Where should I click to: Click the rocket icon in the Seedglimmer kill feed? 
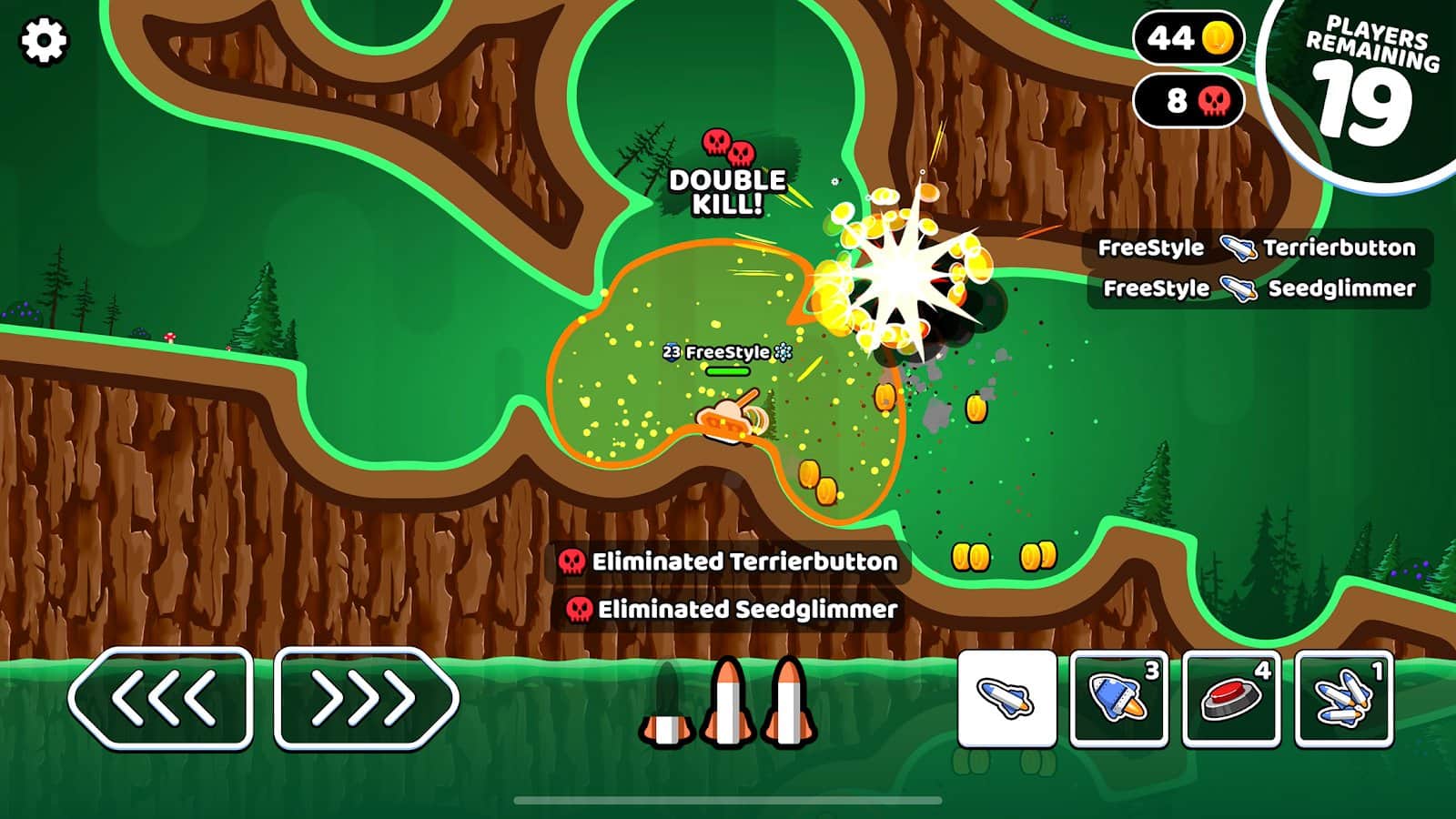point(1237,288)
